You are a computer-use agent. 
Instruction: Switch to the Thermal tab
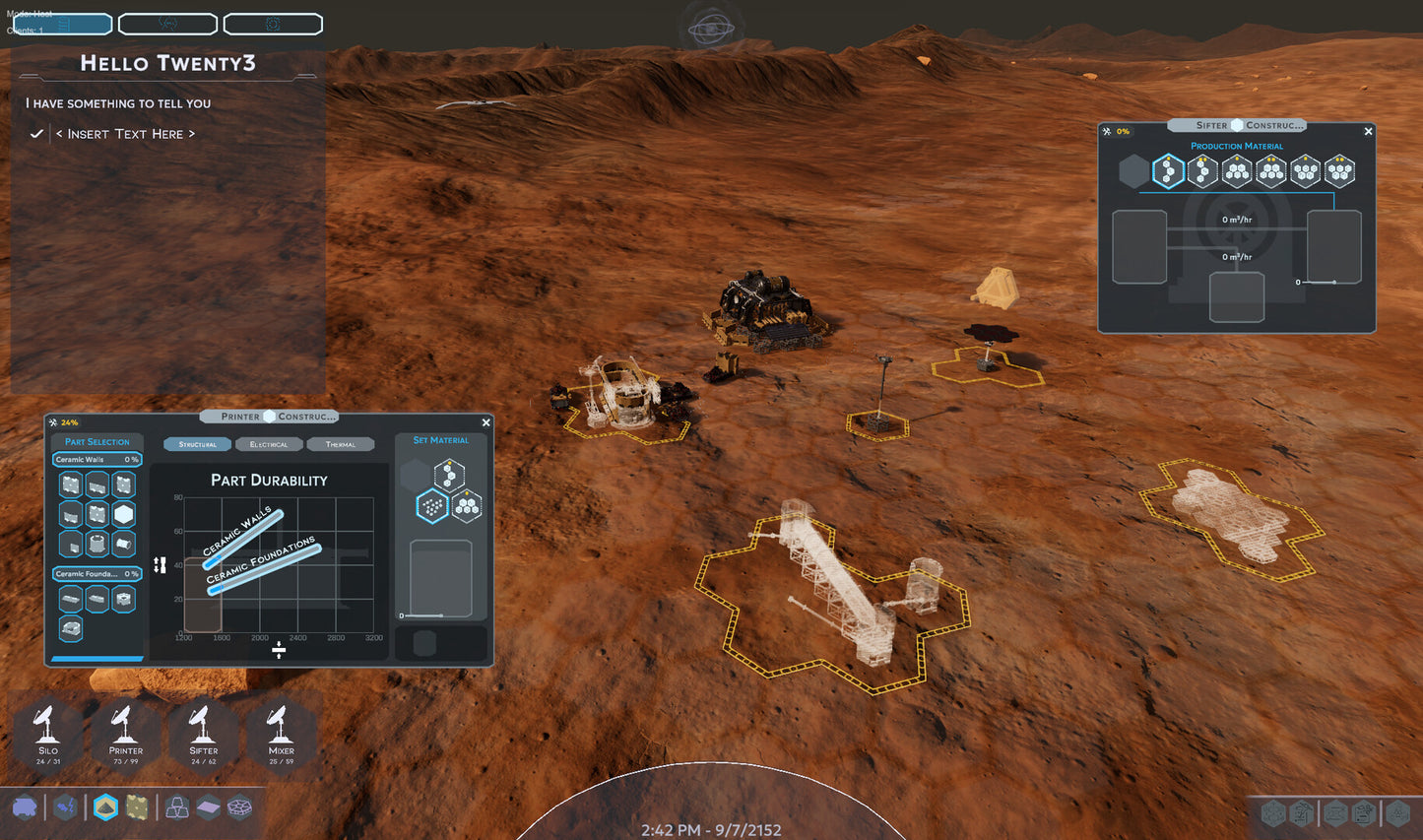point(341,444)
